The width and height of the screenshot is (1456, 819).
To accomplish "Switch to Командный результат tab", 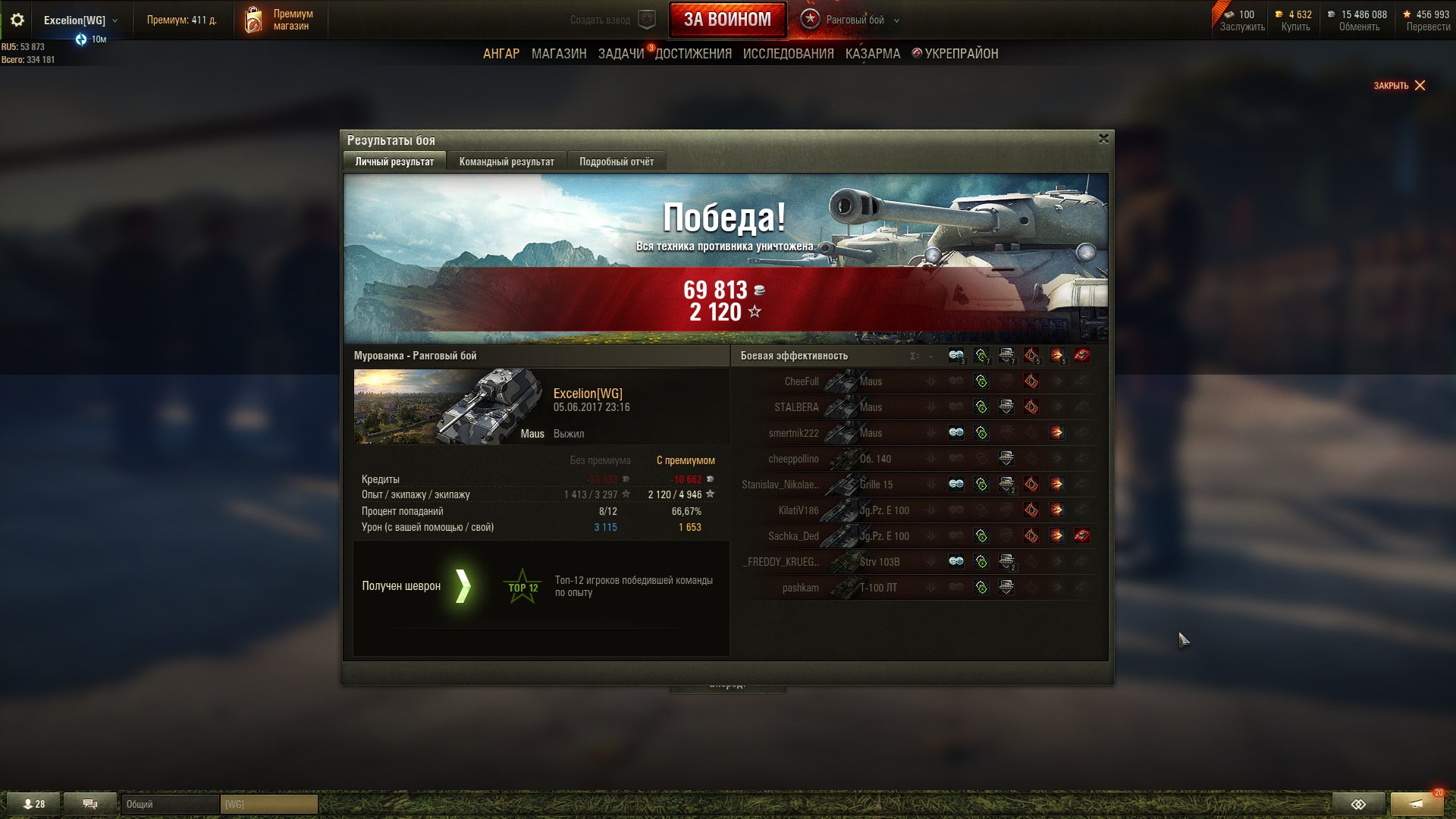I will point(507,162).
